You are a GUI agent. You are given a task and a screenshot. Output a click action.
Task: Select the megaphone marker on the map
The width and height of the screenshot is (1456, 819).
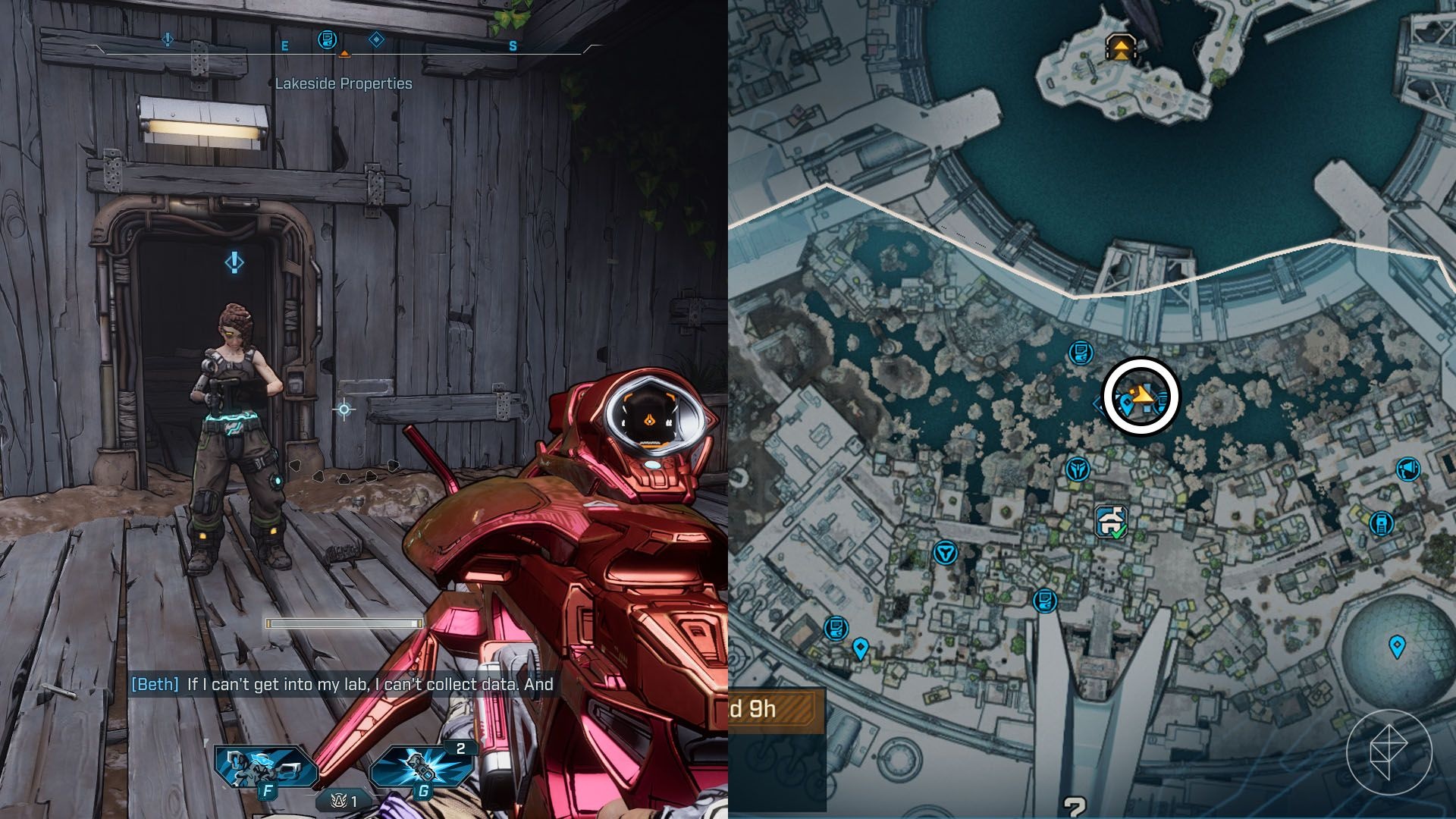1408,469
